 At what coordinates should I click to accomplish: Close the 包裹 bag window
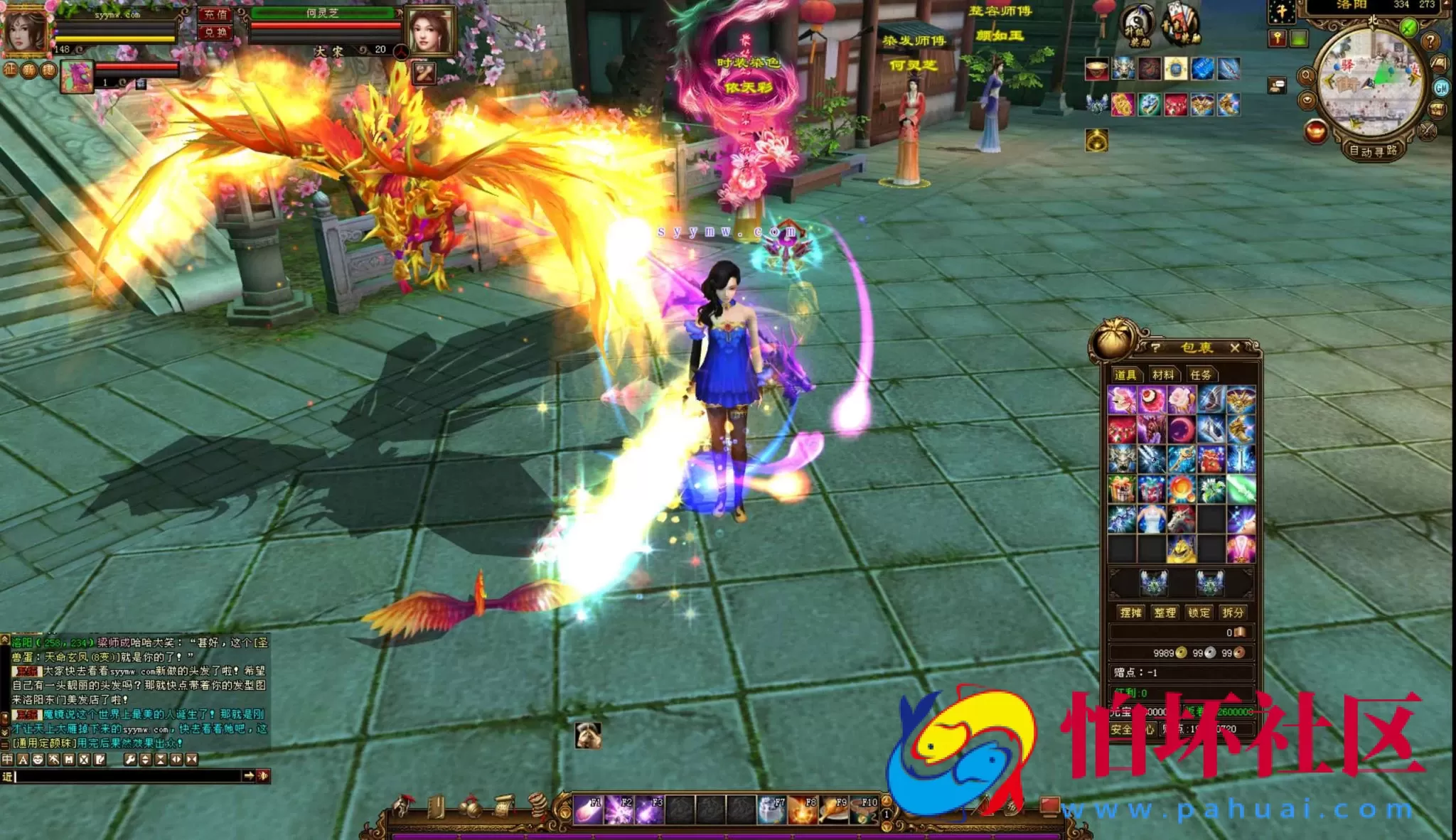(1234, 348)
